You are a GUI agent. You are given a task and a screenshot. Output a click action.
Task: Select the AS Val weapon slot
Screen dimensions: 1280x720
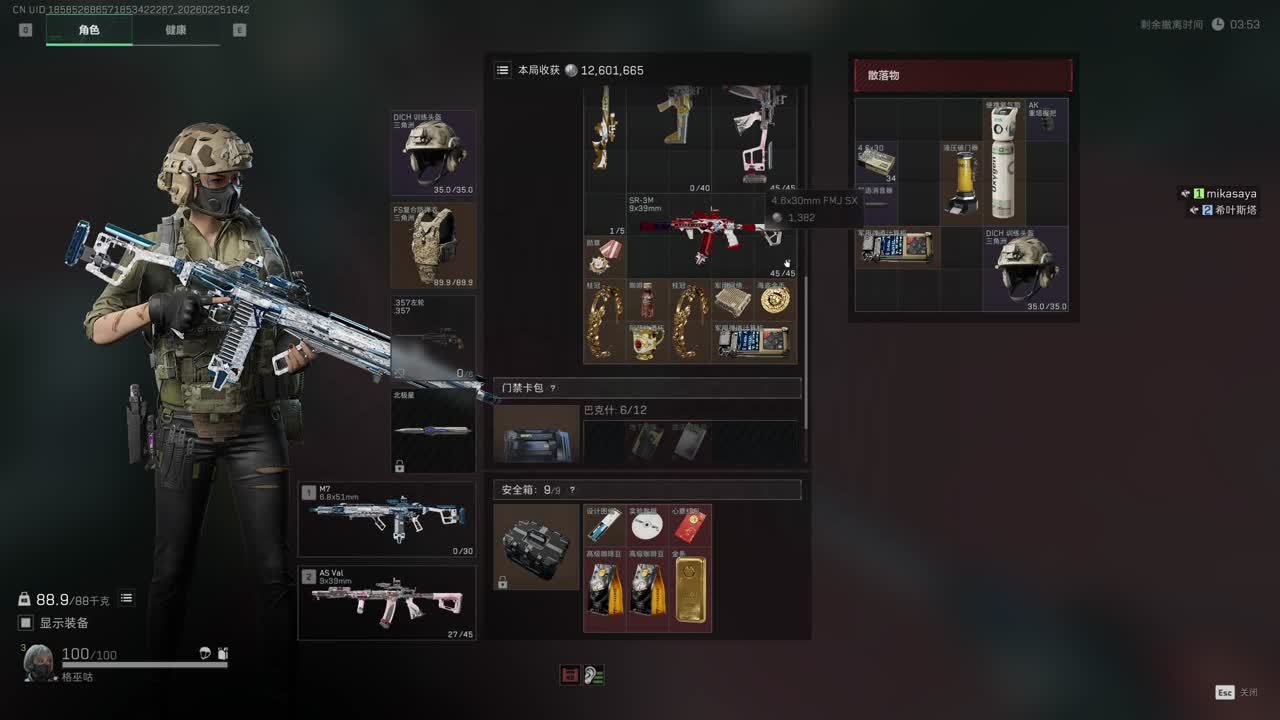click(386, 603)
